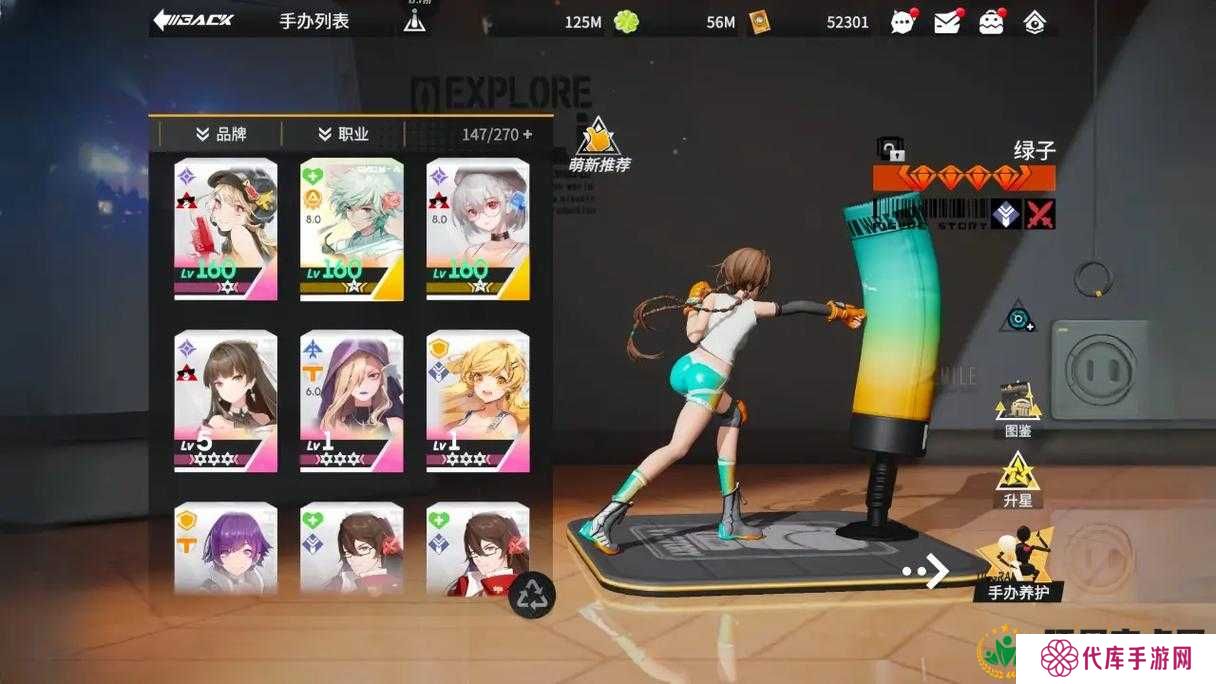Open the 升星 star-up menu
The height and width of the screenshot is (684, 1216).
tap(1018, 478)
